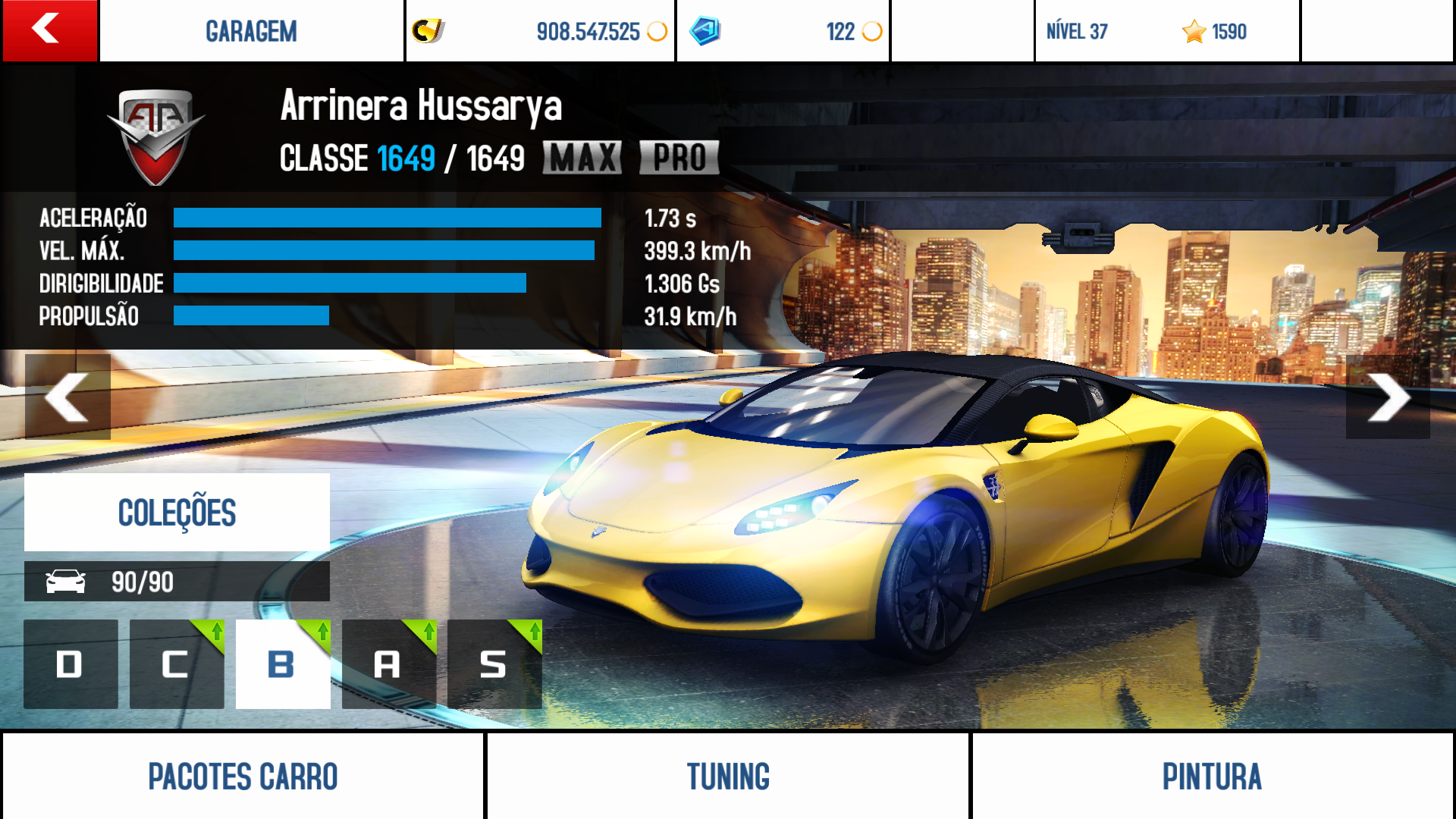Open the credits currency balance
The image size is (1456, 819).
[x=540, y=31]
